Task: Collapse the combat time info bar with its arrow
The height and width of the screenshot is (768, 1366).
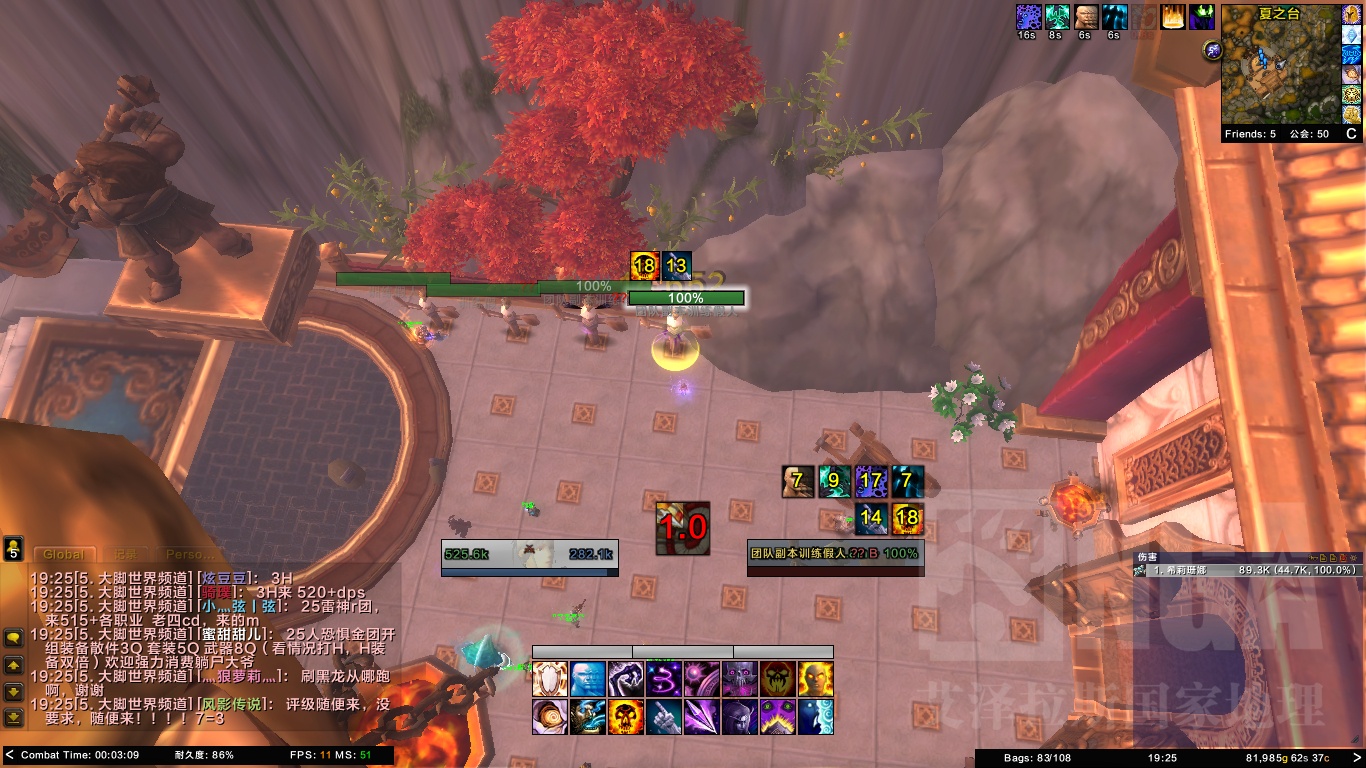Action: 8,755
